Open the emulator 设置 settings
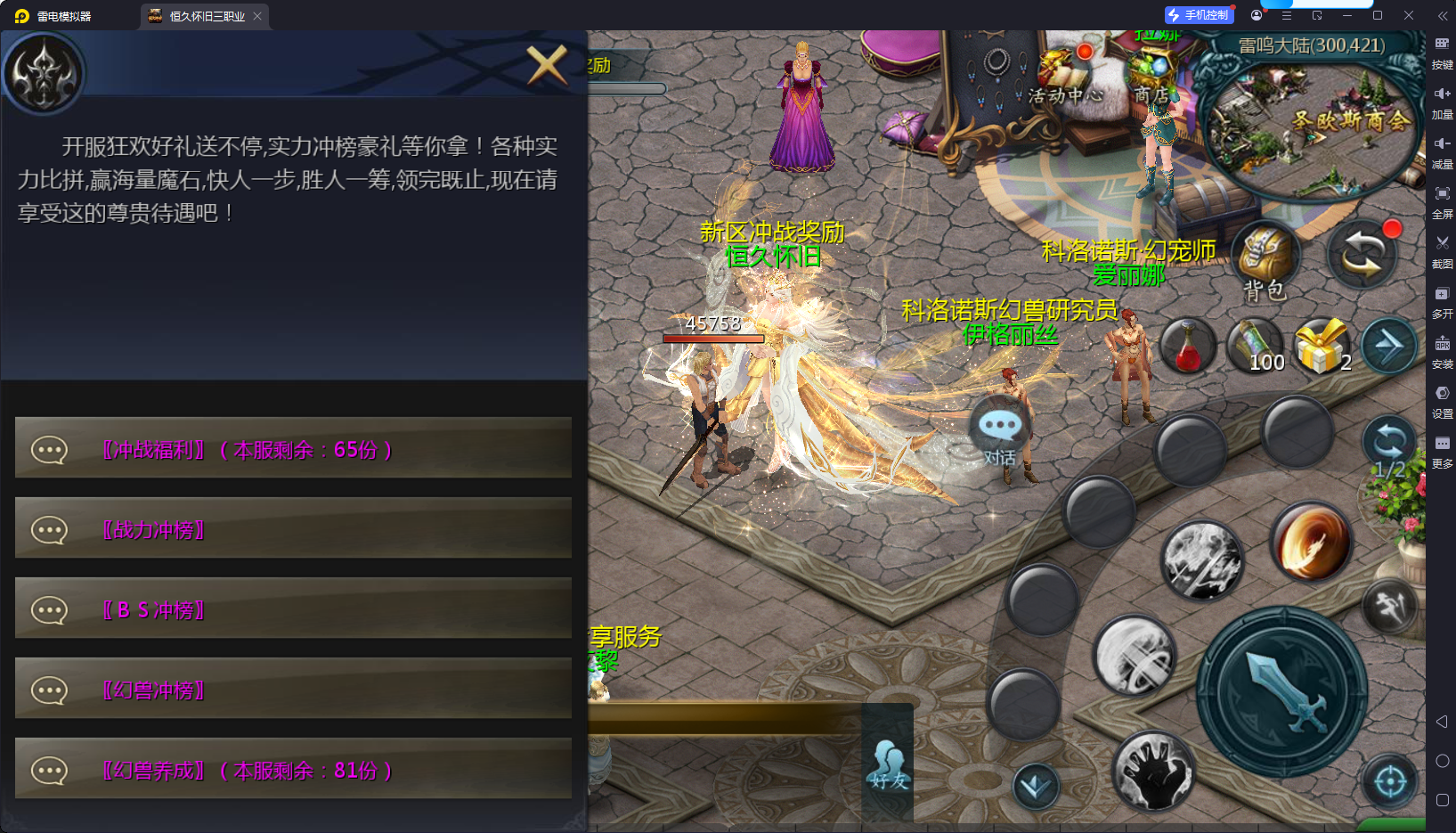The image size is (1456, 833). click(x=1442, y=399)
